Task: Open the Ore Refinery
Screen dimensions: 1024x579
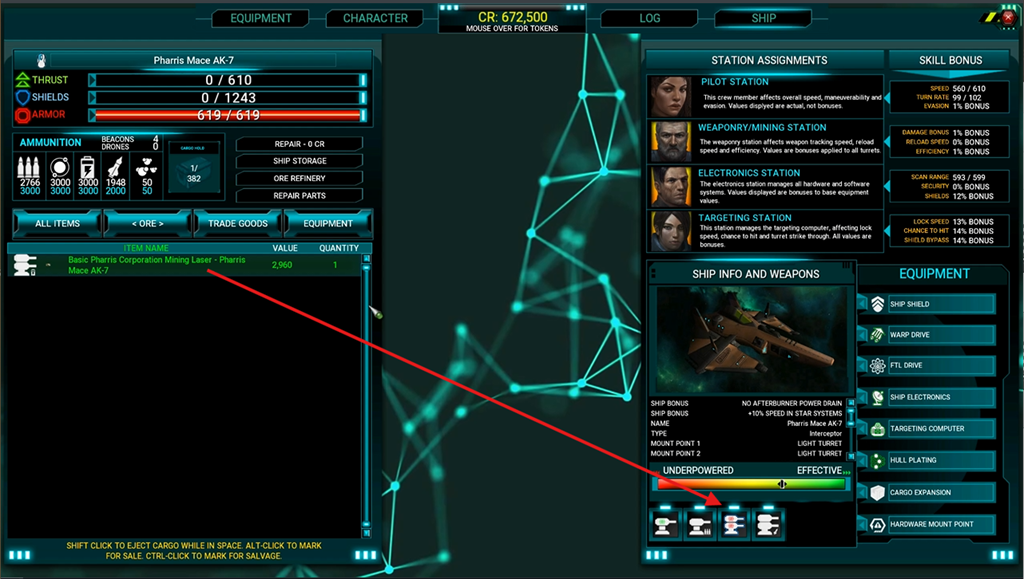Action: point(299,178)
